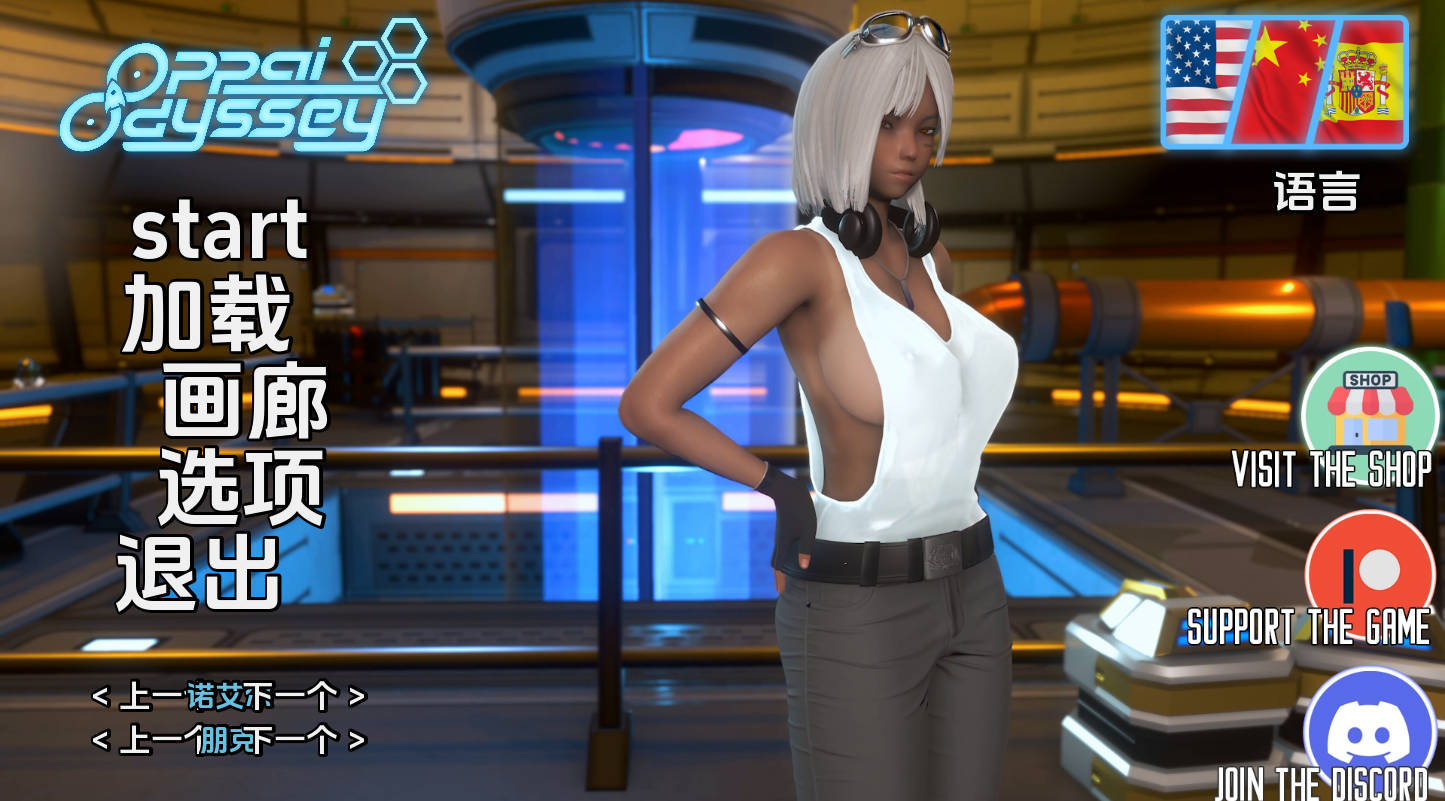Open the 选项 options menu
The width and height of the screenshot is (1445, 801).
point(241,487)
